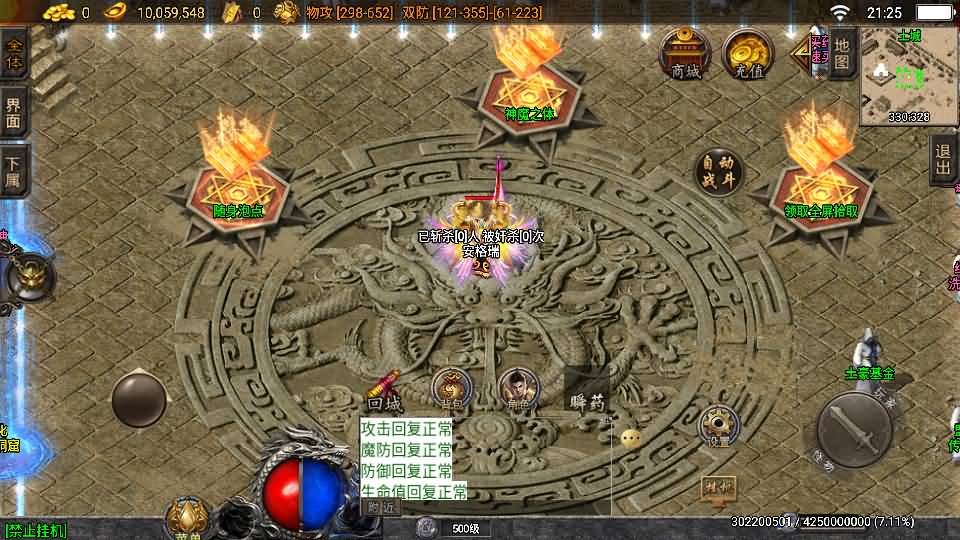Open the 角色 character sheet
The width and height of the screenshot is (960, 540).
(517, 389)
